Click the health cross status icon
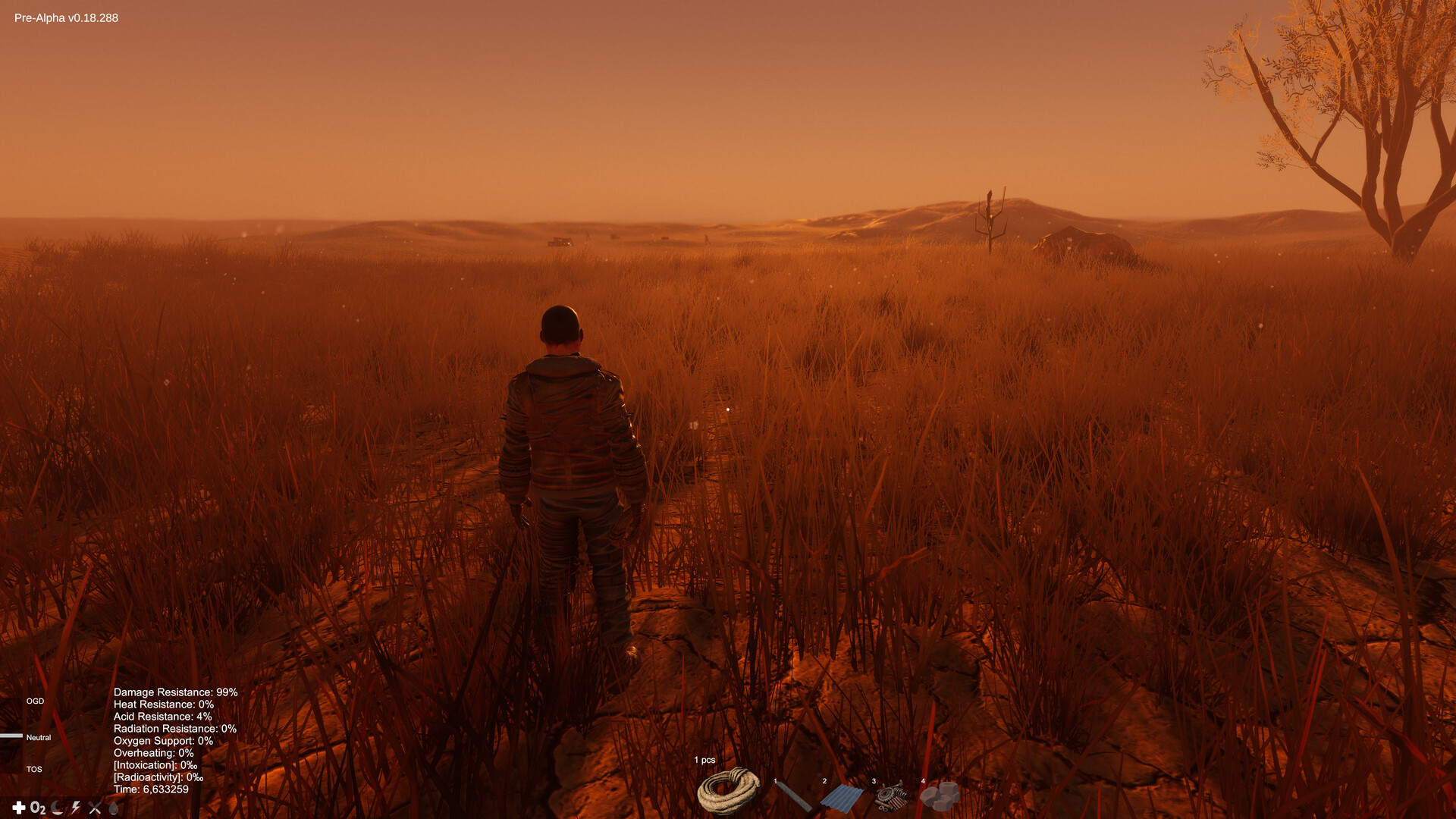 click(18, 808)
